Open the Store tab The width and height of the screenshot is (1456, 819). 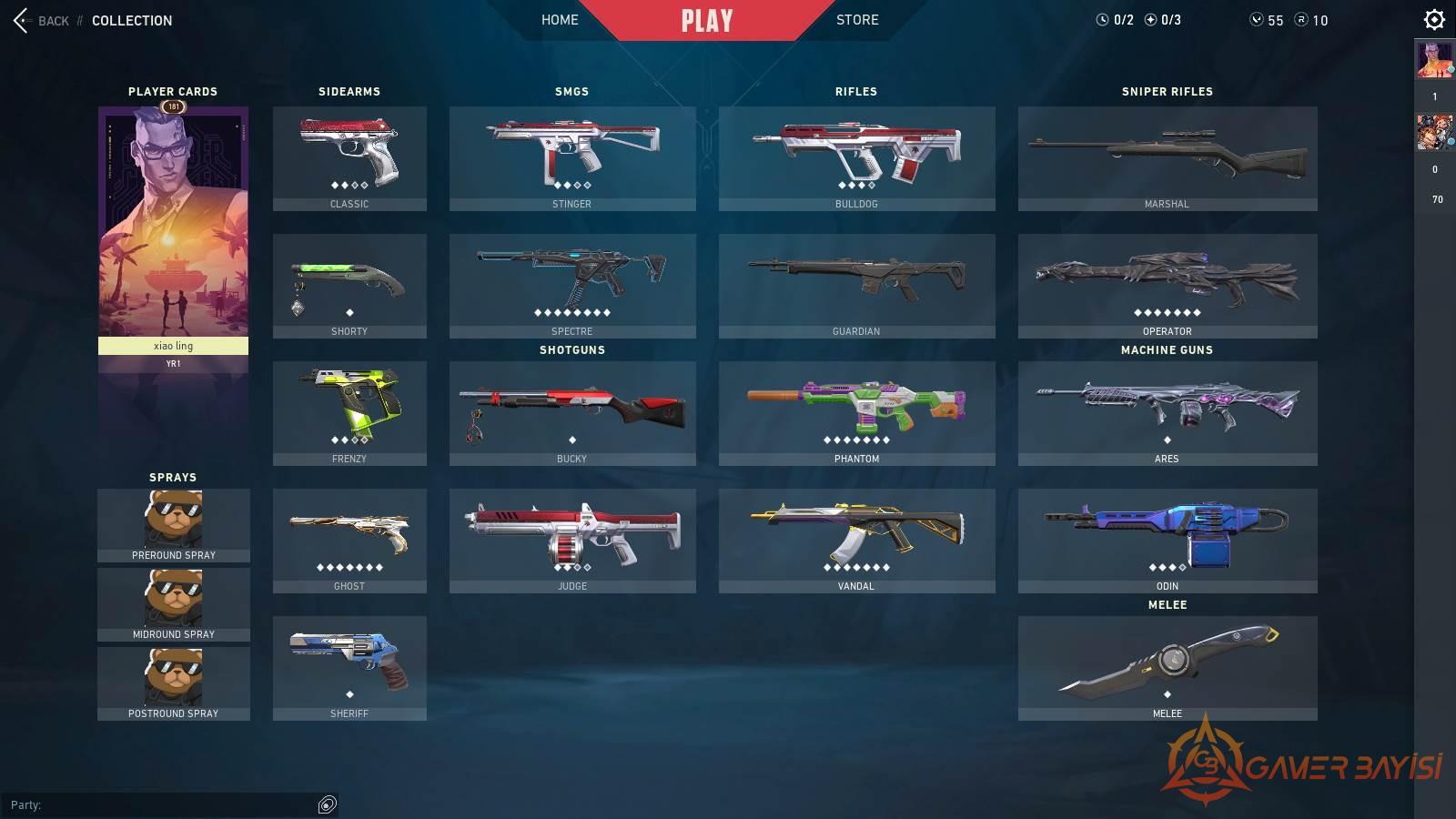click(x=857, y=20)
